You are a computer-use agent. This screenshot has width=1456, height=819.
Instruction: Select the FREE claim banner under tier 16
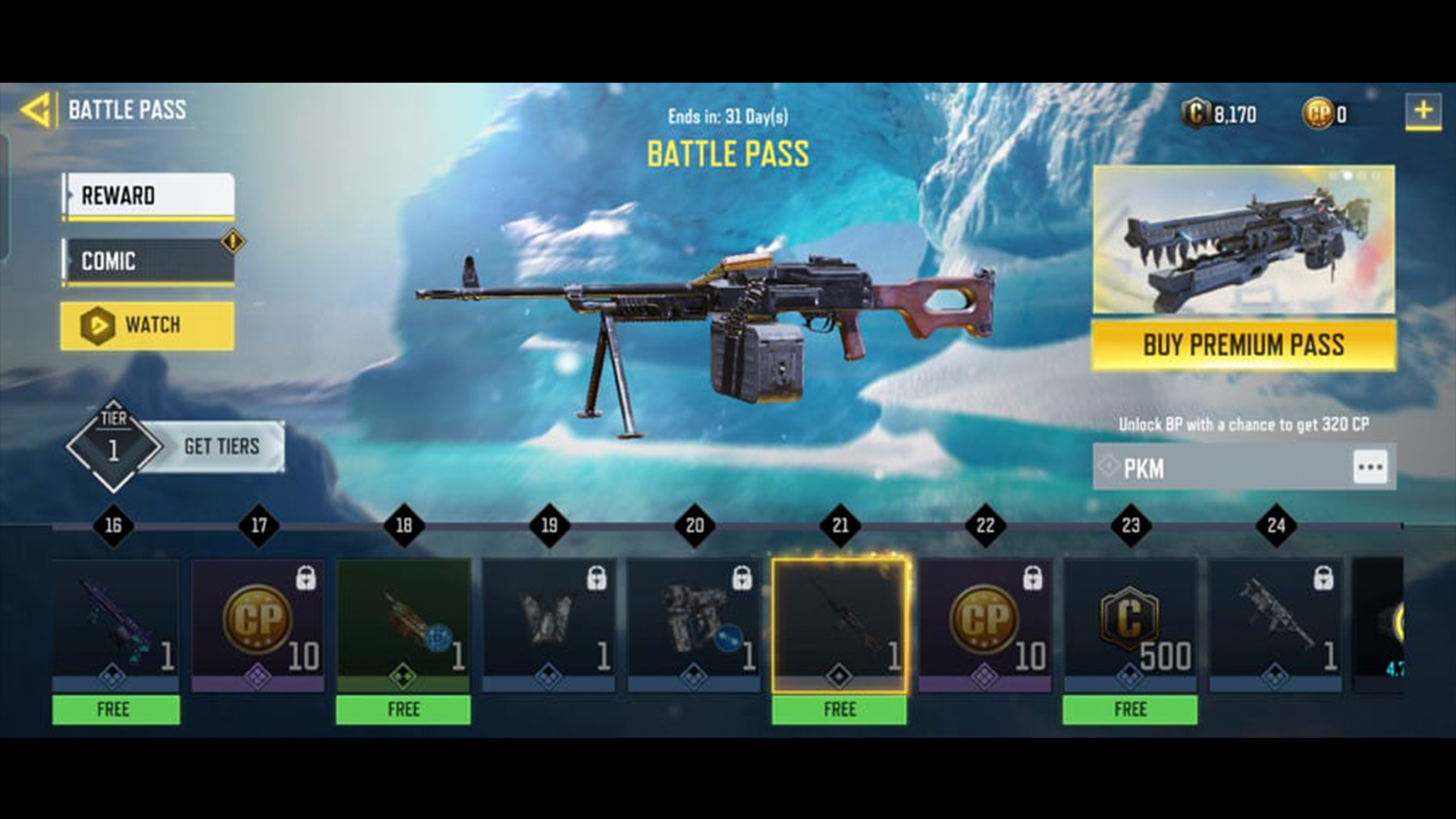coord(115,710)
